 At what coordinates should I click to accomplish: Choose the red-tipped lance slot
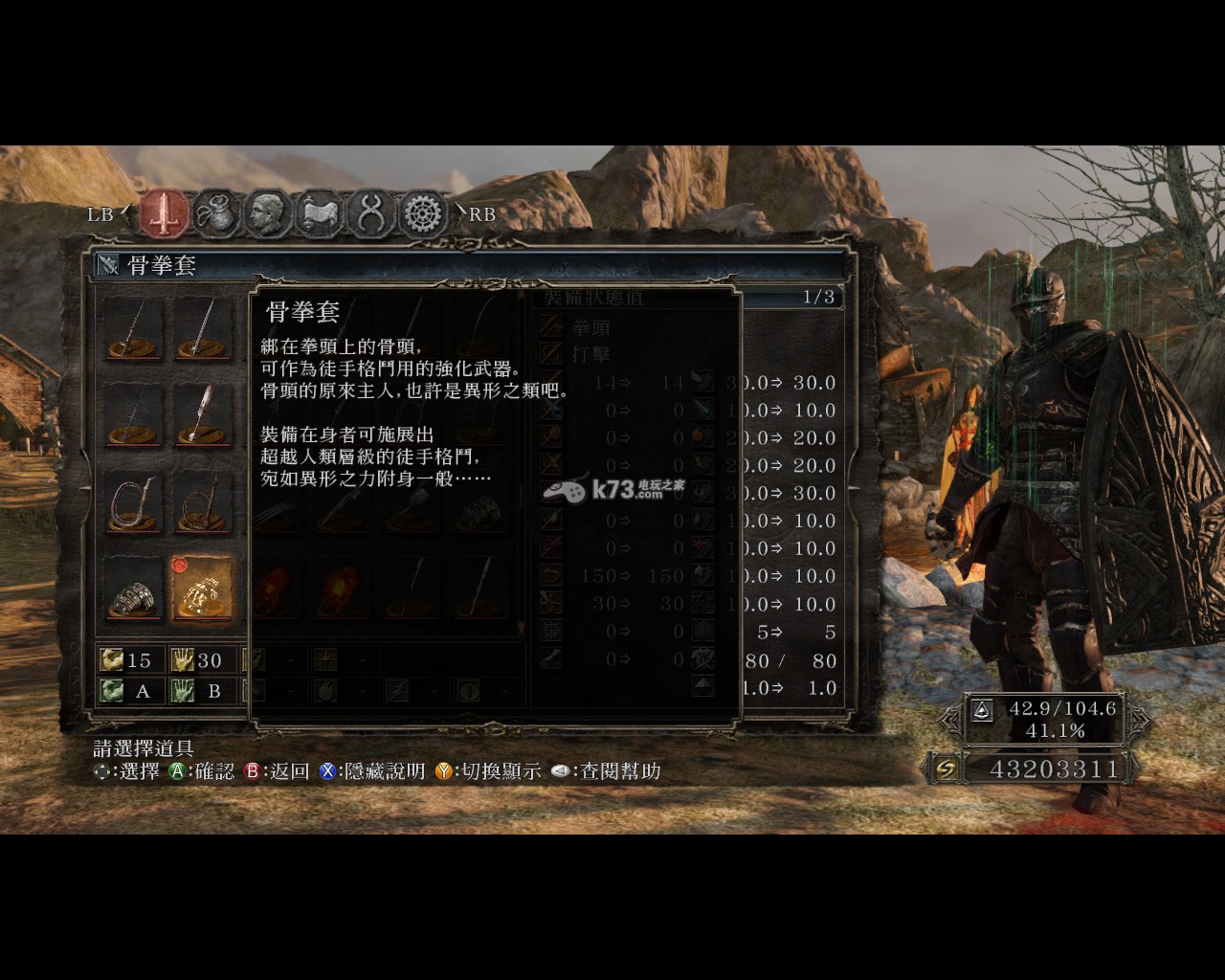tap(203, 415)
